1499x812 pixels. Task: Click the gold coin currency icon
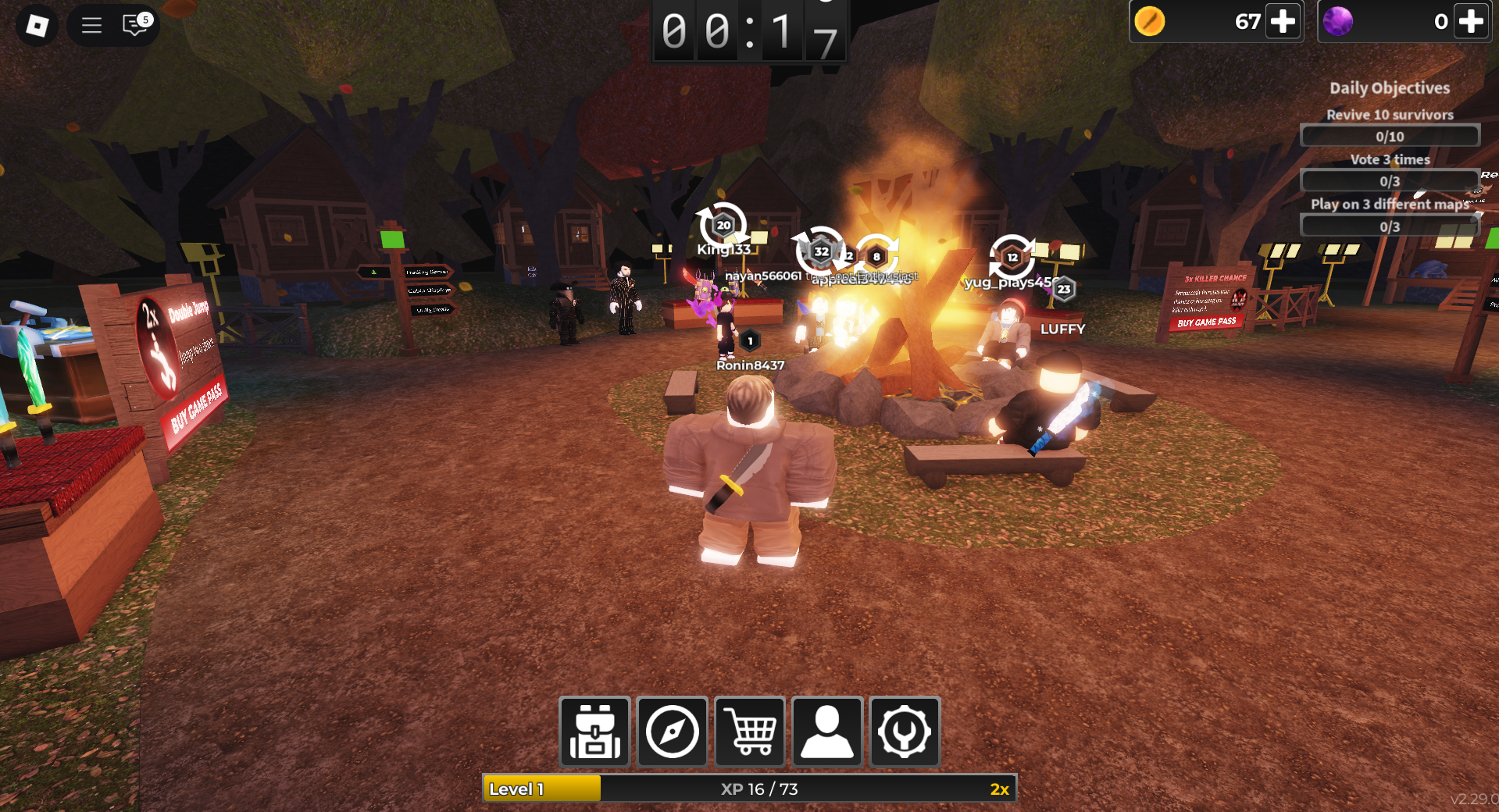(x=1148, y=22)
